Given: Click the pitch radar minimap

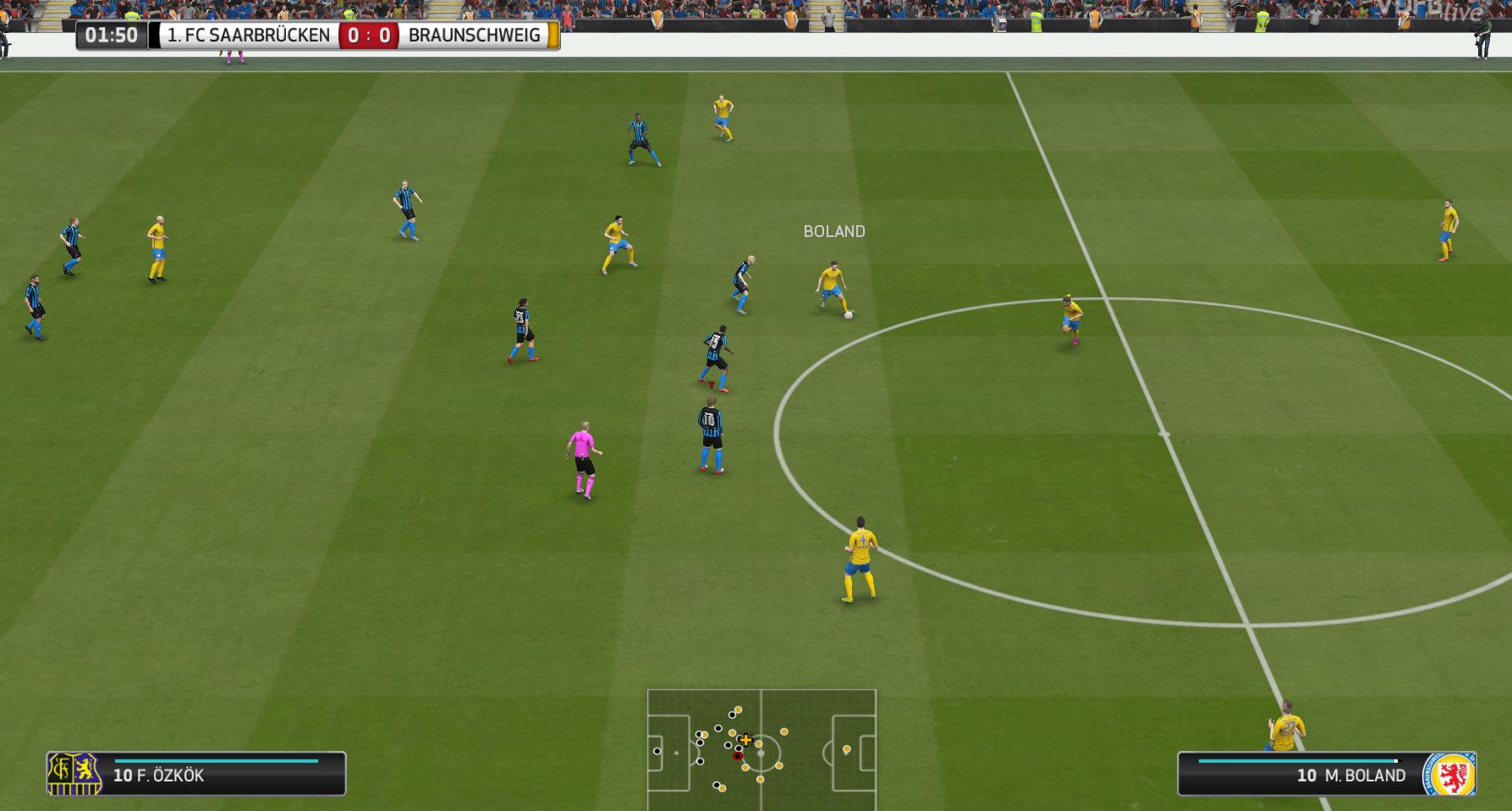Looking at the screenshot, I should (x=761, y=750).
